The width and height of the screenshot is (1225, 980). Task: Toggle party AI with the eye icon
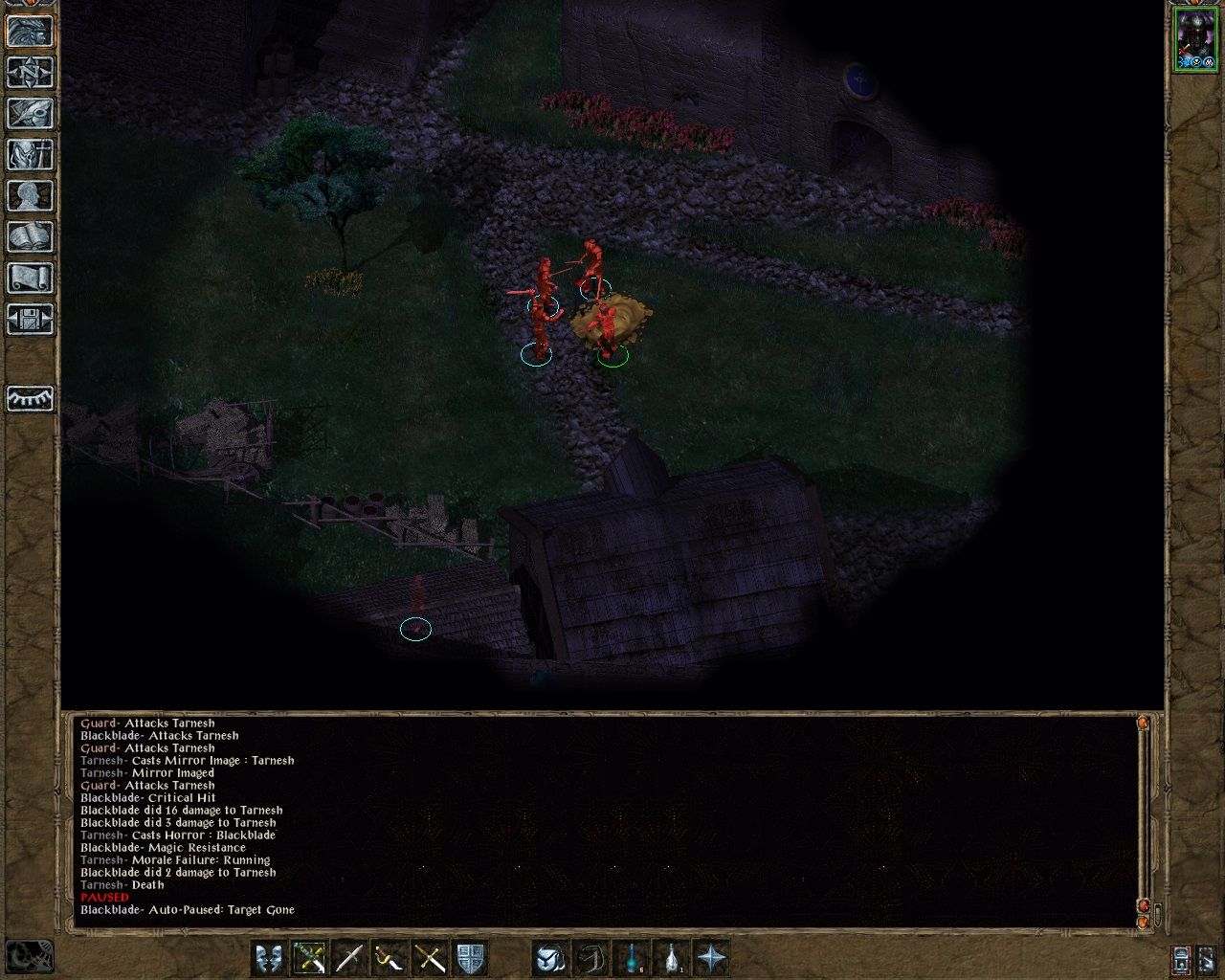29,400
